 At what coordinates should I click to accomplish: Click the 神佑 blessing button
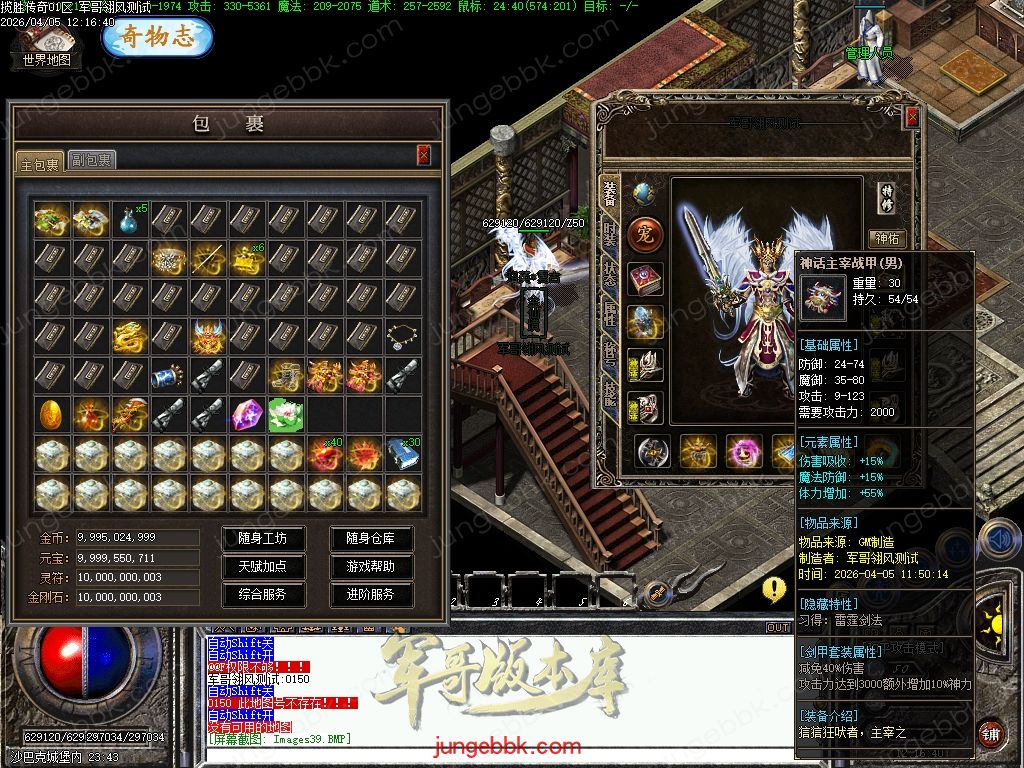tap(887, 239)
